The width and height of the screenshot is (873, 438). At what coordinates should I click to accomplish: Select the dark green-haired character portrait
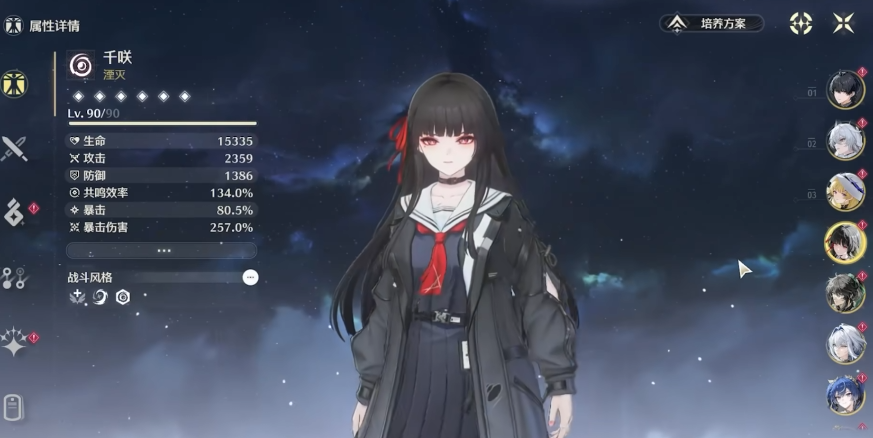pos(844,293)
